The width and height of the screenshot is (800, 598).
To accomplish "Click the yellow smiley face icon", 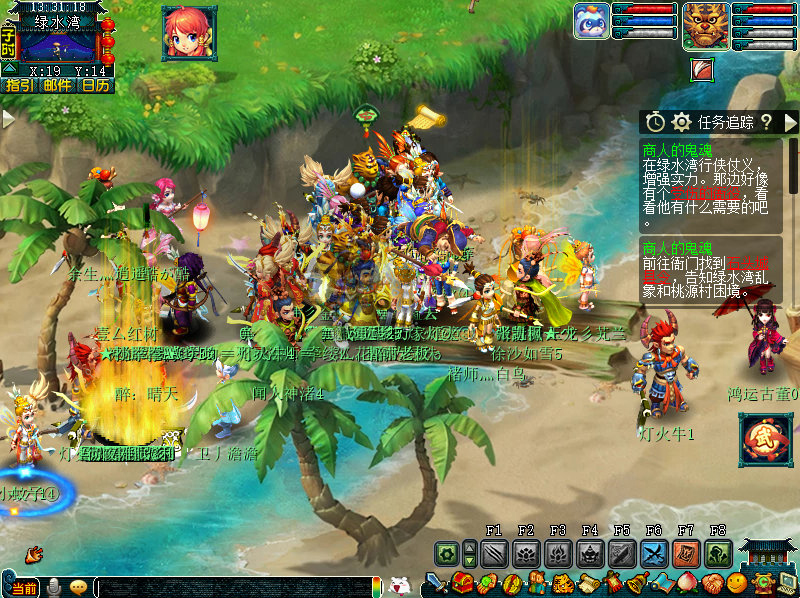I will 737,583.
